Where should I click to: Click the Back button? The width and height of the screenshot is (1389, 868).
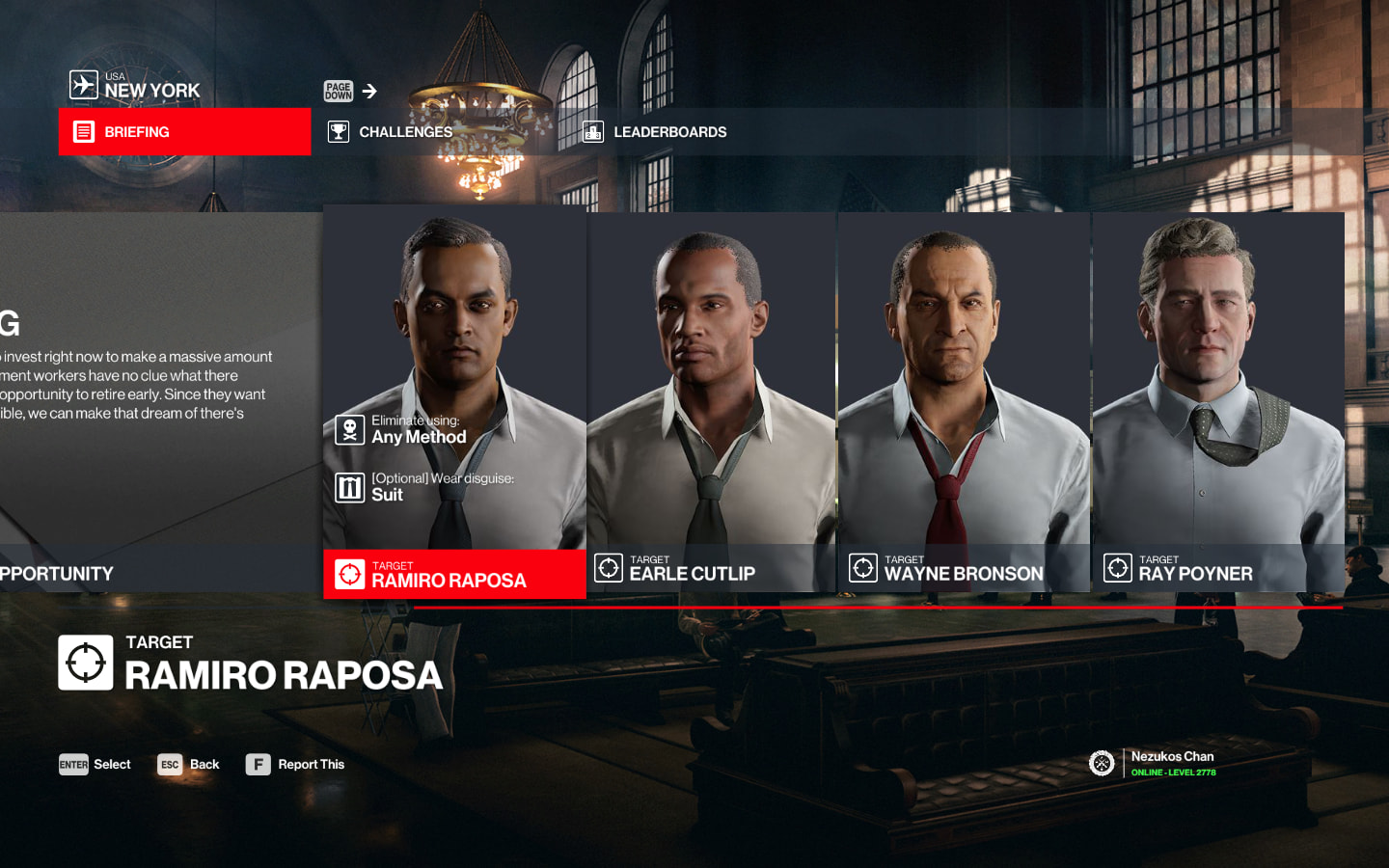(x=189, y=765)
